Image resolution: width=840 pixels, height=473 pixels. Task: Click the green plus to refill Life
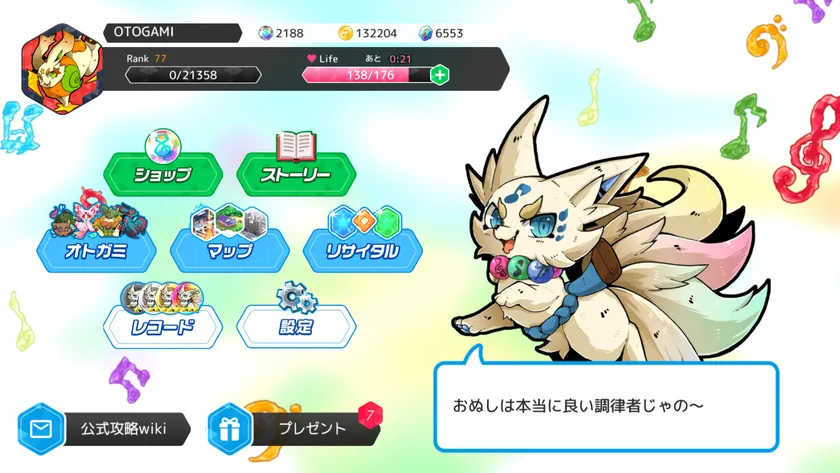[x=439, y=75]
